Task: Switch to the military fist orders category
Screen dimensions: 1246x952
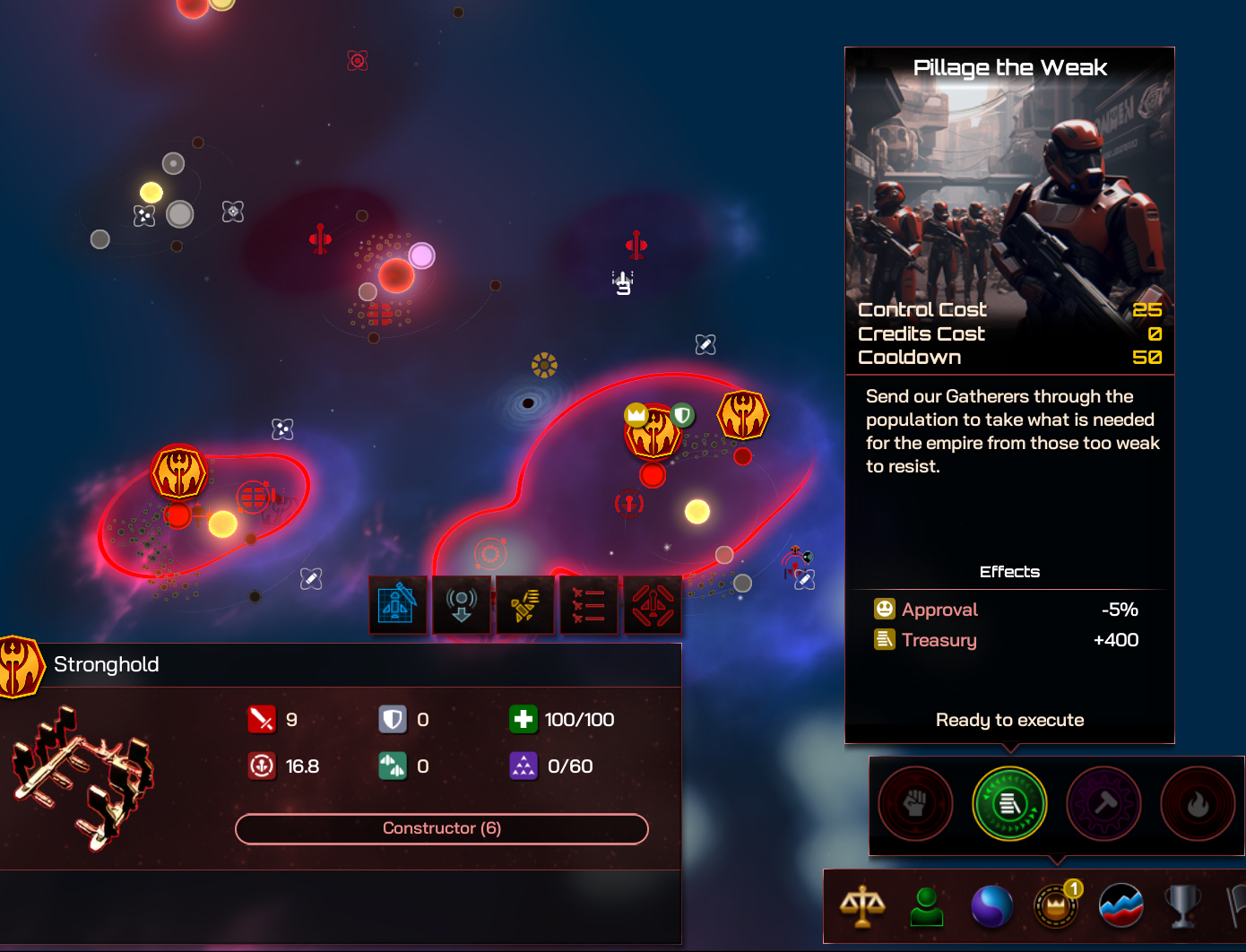Action: tap(914, 804)
